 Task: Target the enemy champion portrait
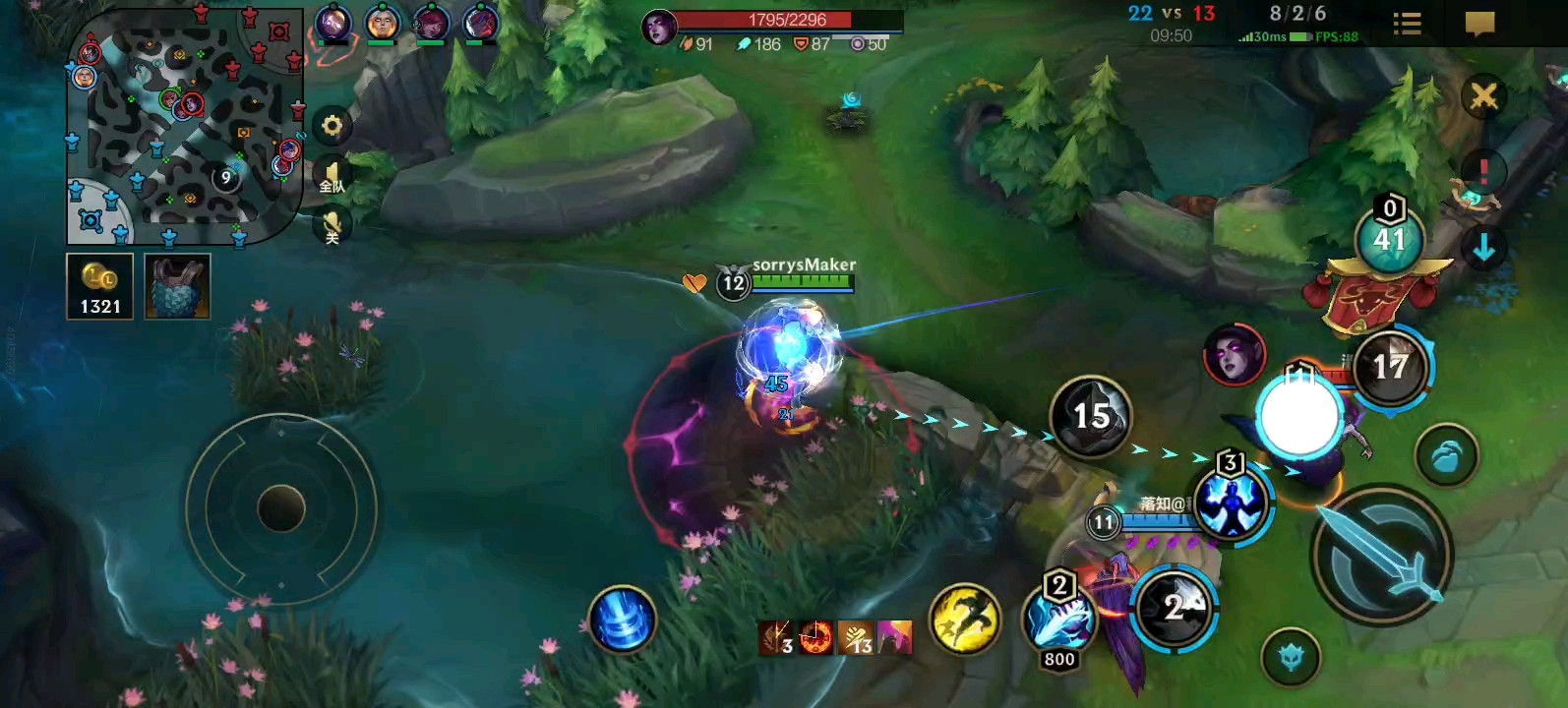click(x=1234, y=354)
